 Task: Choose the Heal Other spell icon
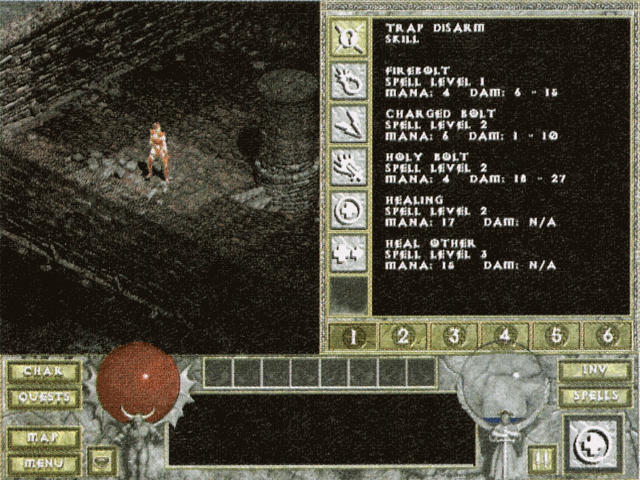pos(349,252)
